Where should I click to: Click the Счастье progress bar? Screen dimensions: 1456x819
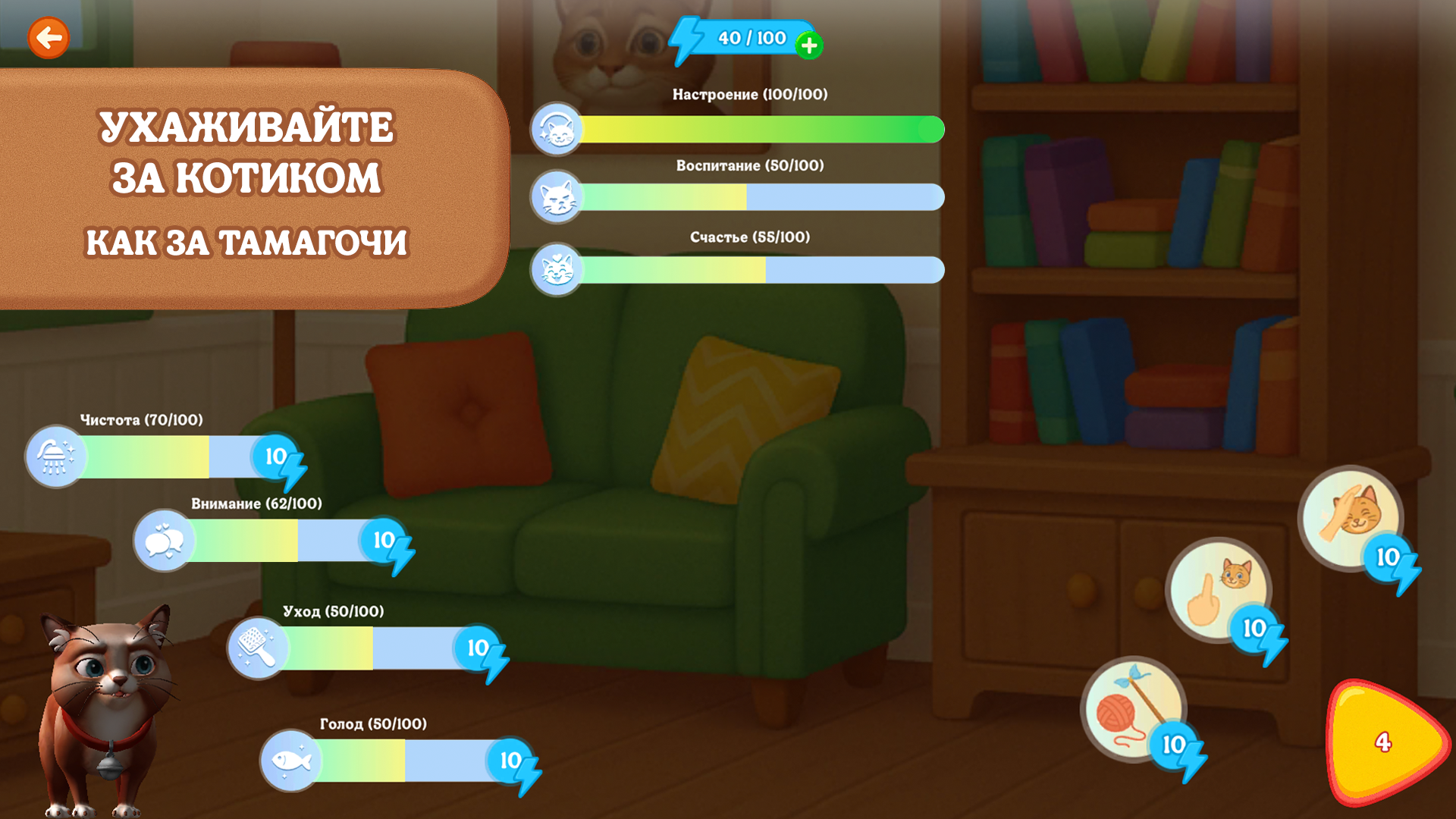click(758, 269)
